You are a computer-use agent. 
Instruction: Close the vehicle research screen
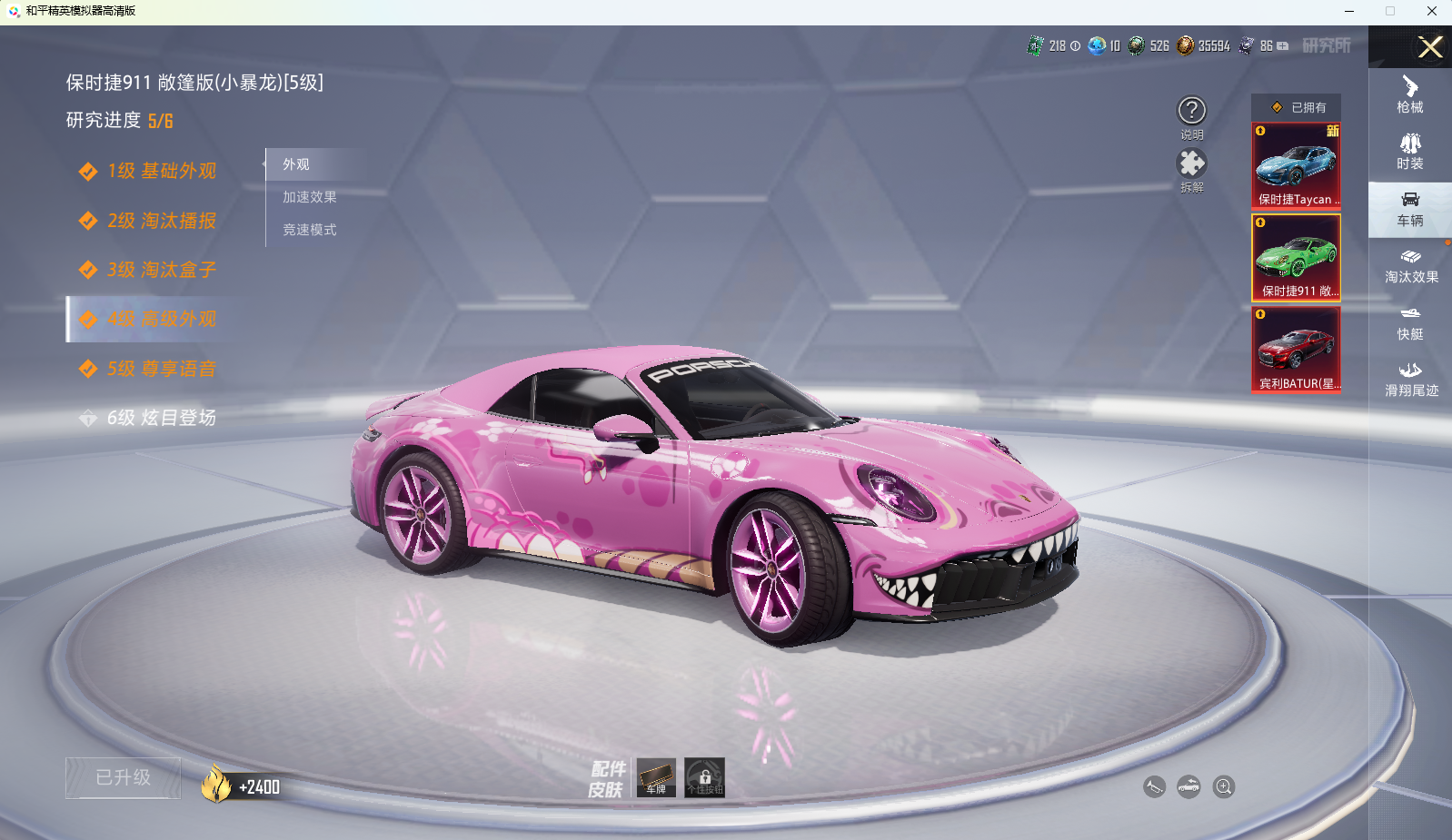click(1430, 47)
